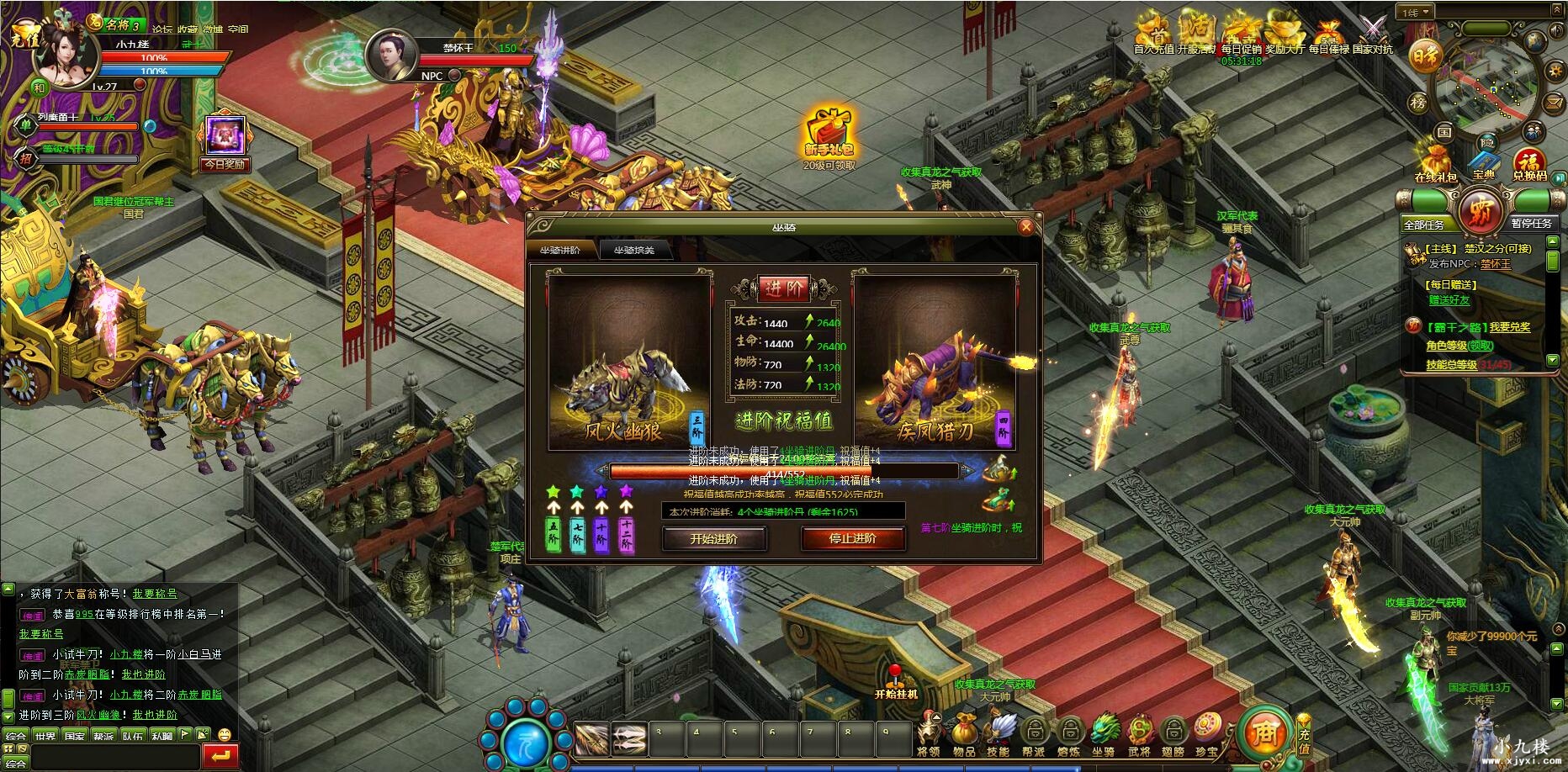Claim the 在线礼包 online gift pack
The width and height of the screenshot is (1568, 772).
pos(1435,161)
